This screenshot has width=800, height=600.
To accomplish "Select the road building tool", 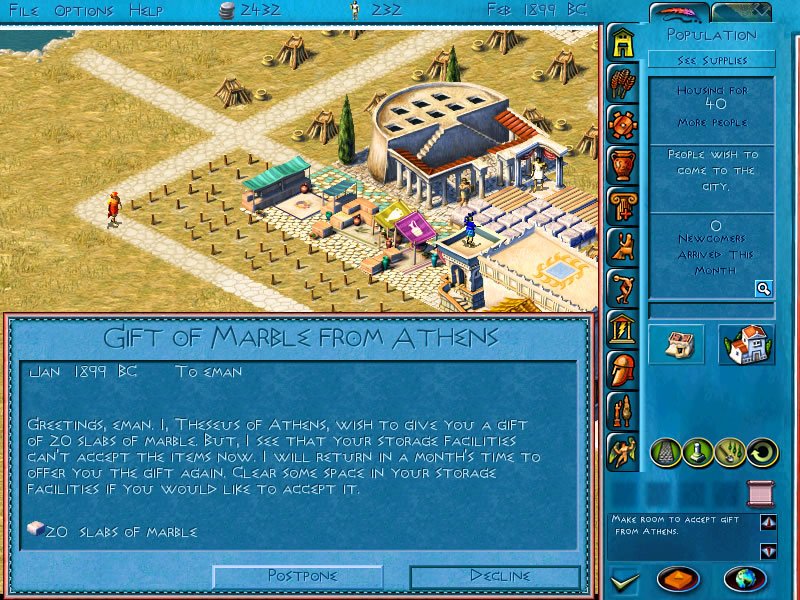I will (x=666, y=452).
